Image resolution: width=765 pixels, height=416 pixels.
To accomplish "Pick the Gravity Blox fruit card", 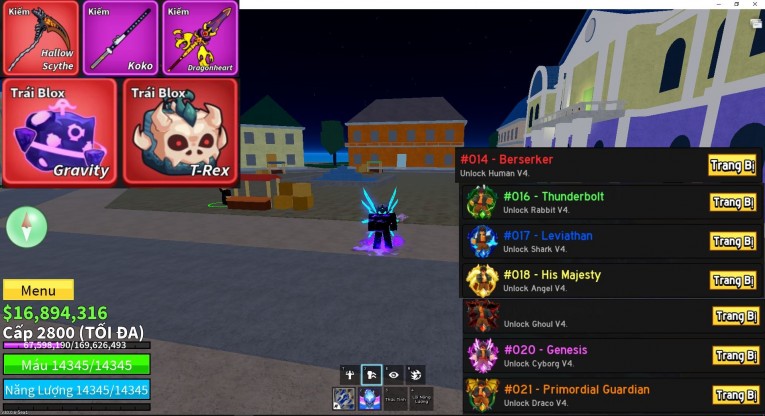I will coord(60,131).
